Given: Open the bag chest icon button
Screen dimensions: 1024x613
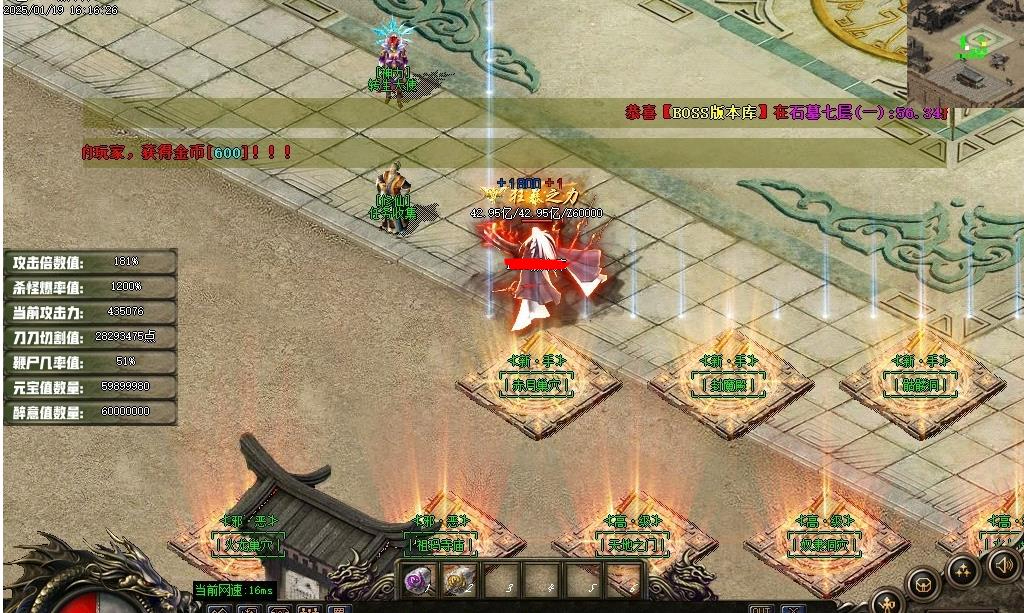Looking at the screenshot, I should [x=922, y=584].
